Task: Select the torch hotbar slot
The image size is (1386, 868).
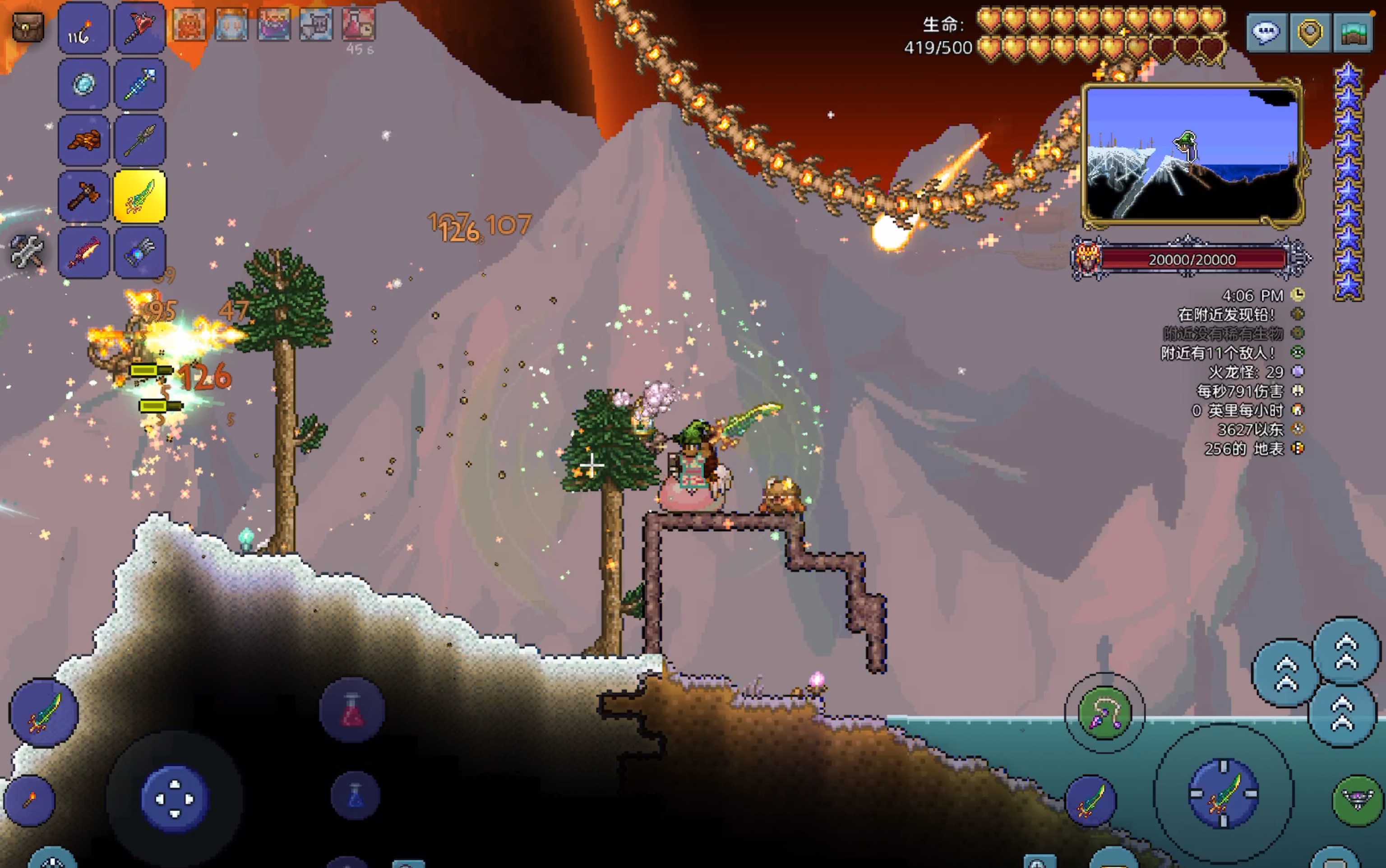Action: click(x=83, y=28)
